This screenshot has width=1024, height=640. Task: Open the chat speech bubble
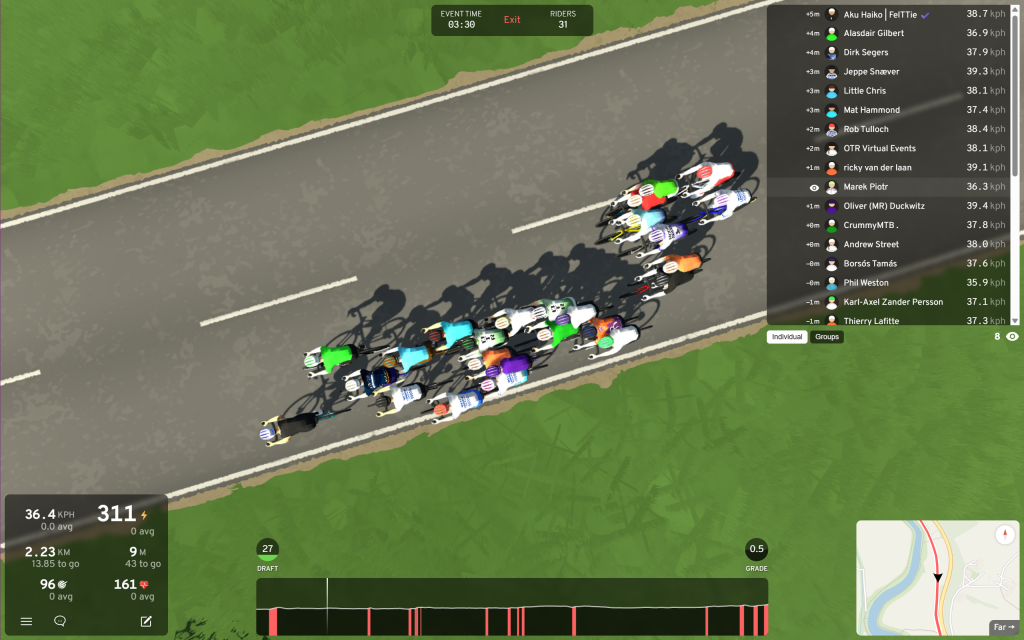coord(60,621)
